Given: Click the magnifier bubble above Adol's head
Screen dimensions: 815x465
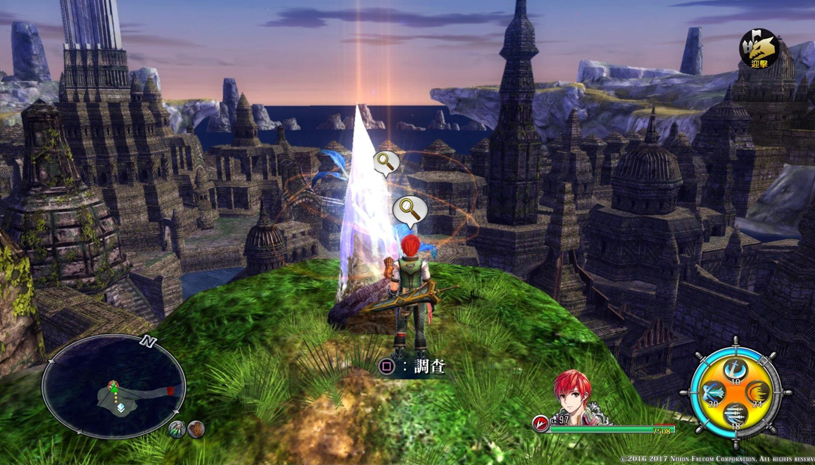Looking at the screenshot, I should pyautogui.click(x=408, y=210).
